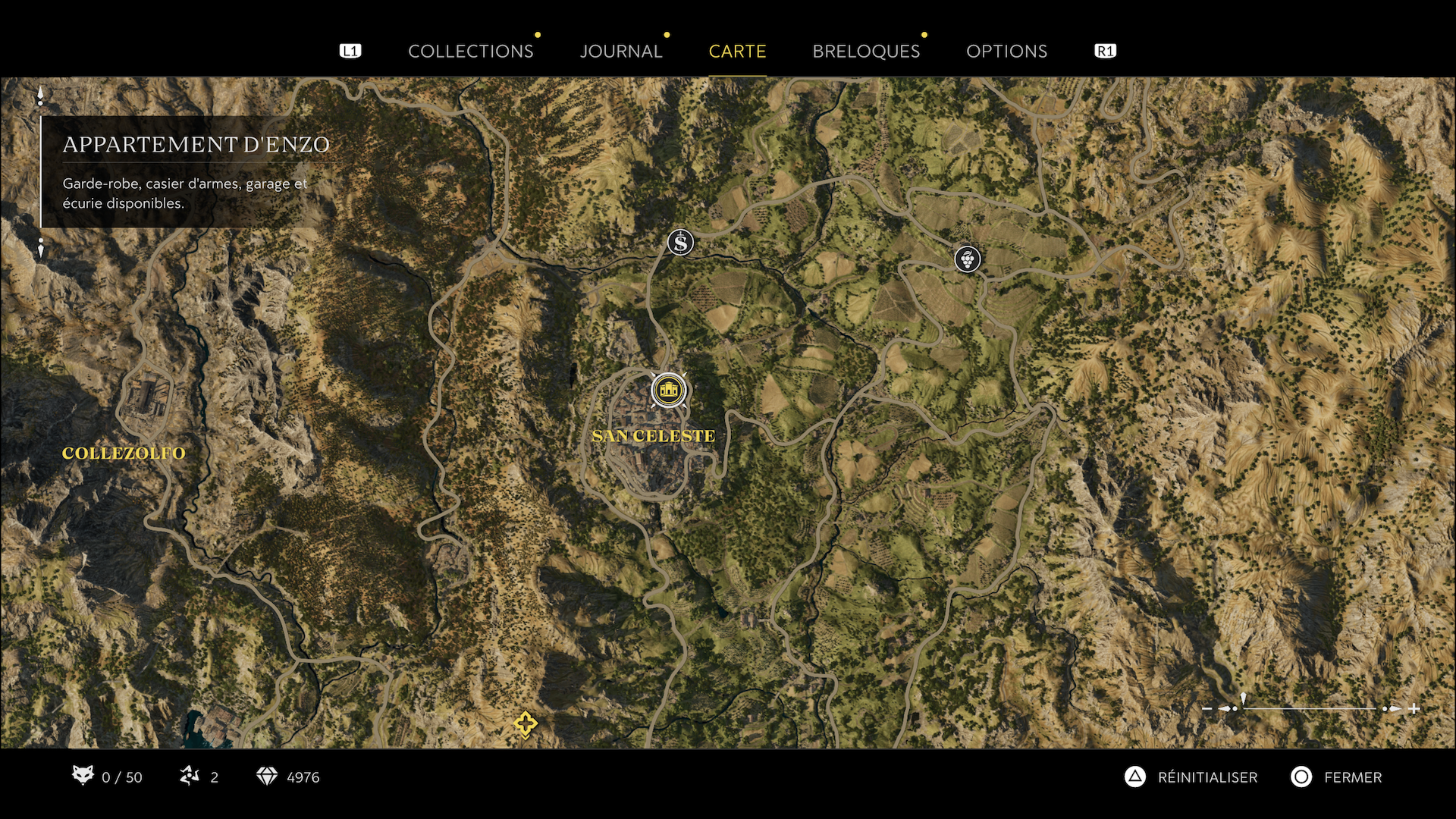Zoom out with the minus control

[x=1207, y=708]
